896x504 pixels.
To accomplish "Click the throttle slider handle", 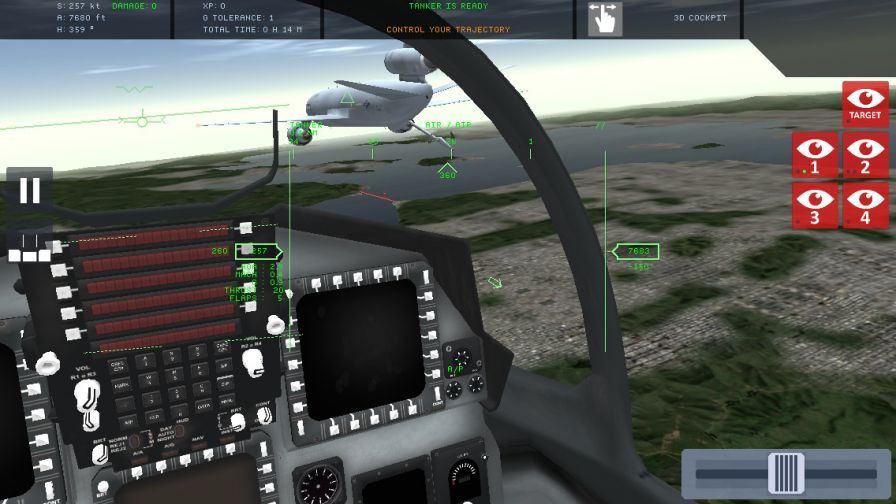I will (x=786, y=473).
